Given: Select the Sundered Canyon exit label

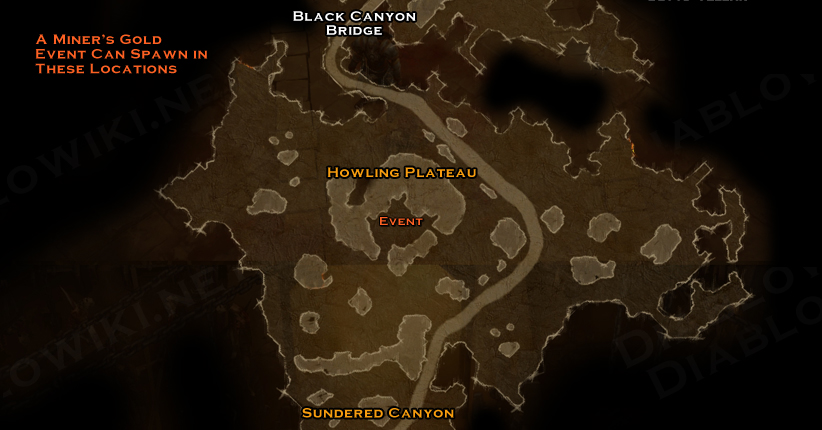Looking at the screenshot, I should [x=378, y=412].
